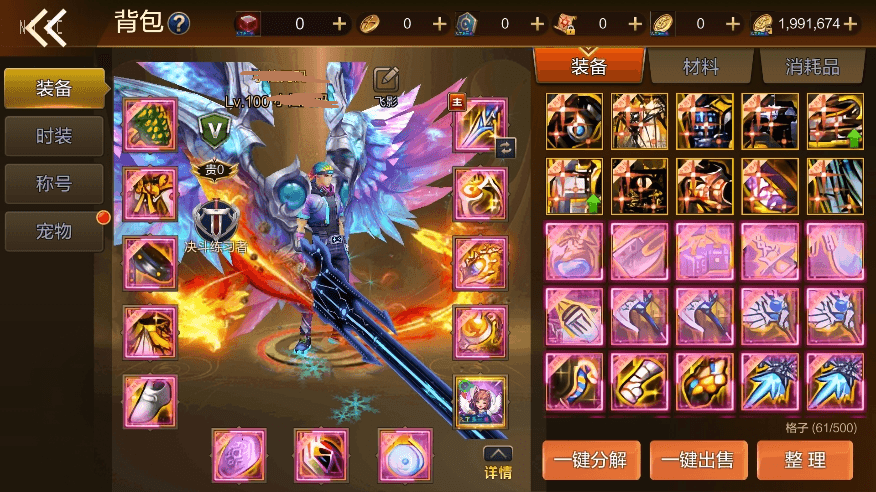This screenshot has height=492, width=876.
Task: Open the backpack help question mark
Action: [179, 23]
